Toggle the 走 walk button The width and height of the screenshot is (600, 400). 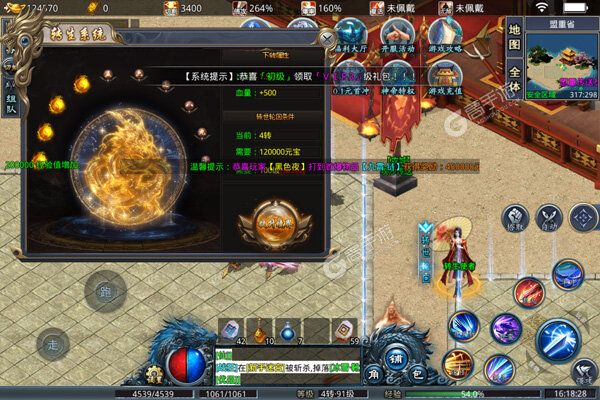click(x=53, y=344)
